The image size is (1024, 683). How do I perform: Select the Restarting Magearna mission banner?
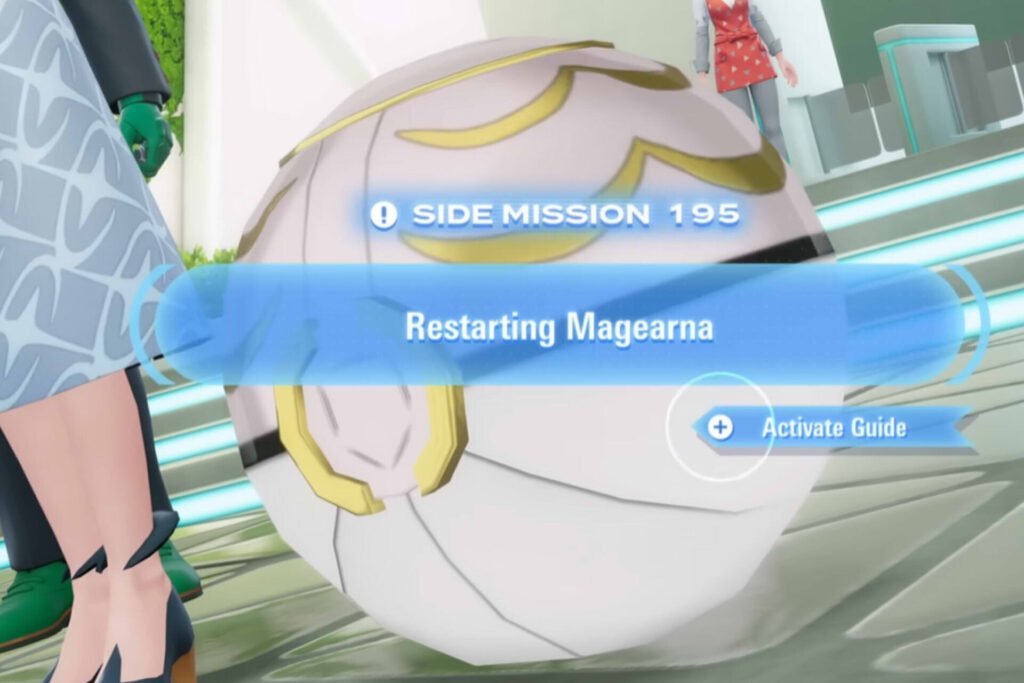tap(558, 326)
